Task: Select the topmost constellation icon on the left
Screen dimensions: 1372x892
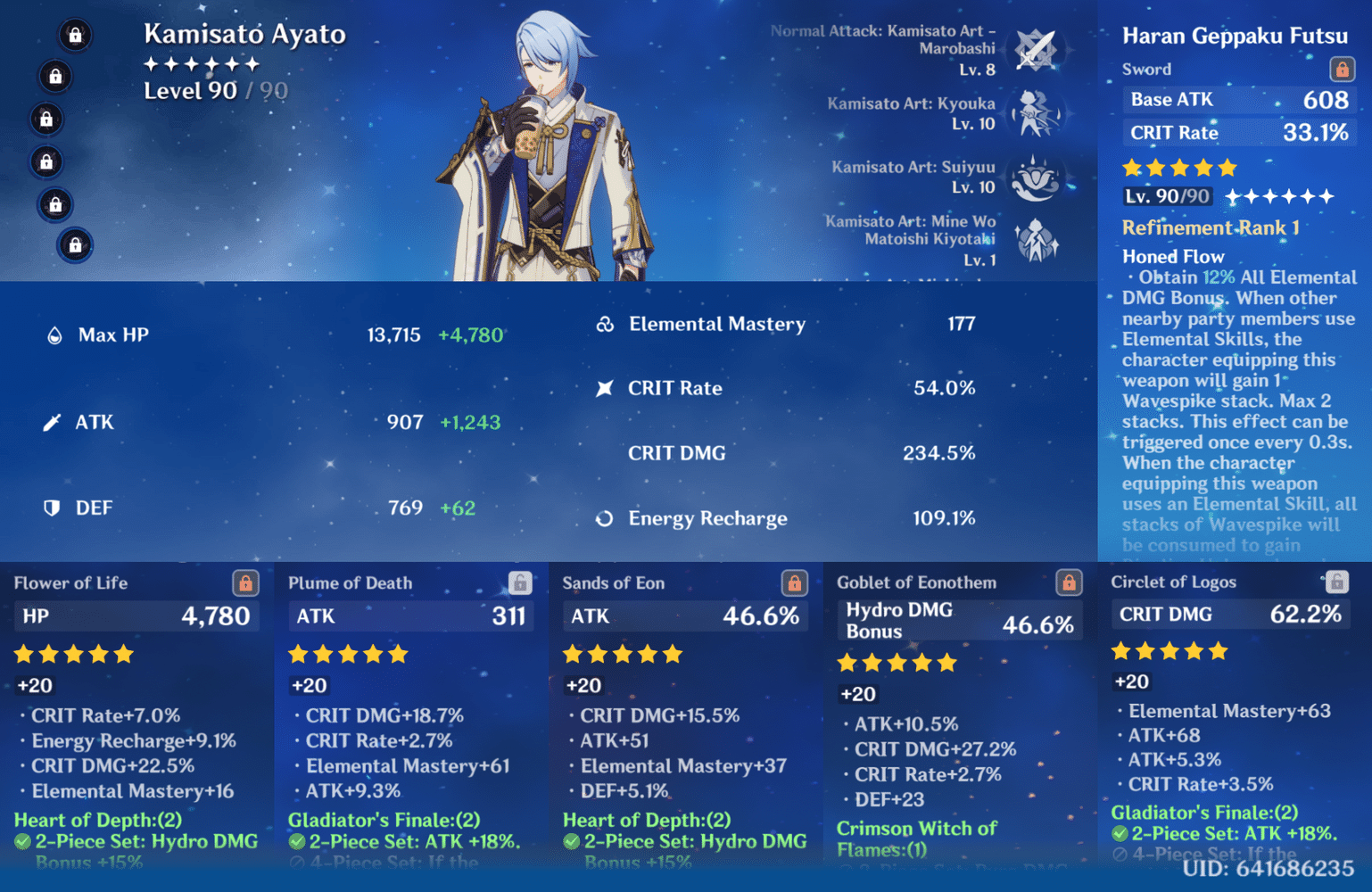Action: [75, 35]
